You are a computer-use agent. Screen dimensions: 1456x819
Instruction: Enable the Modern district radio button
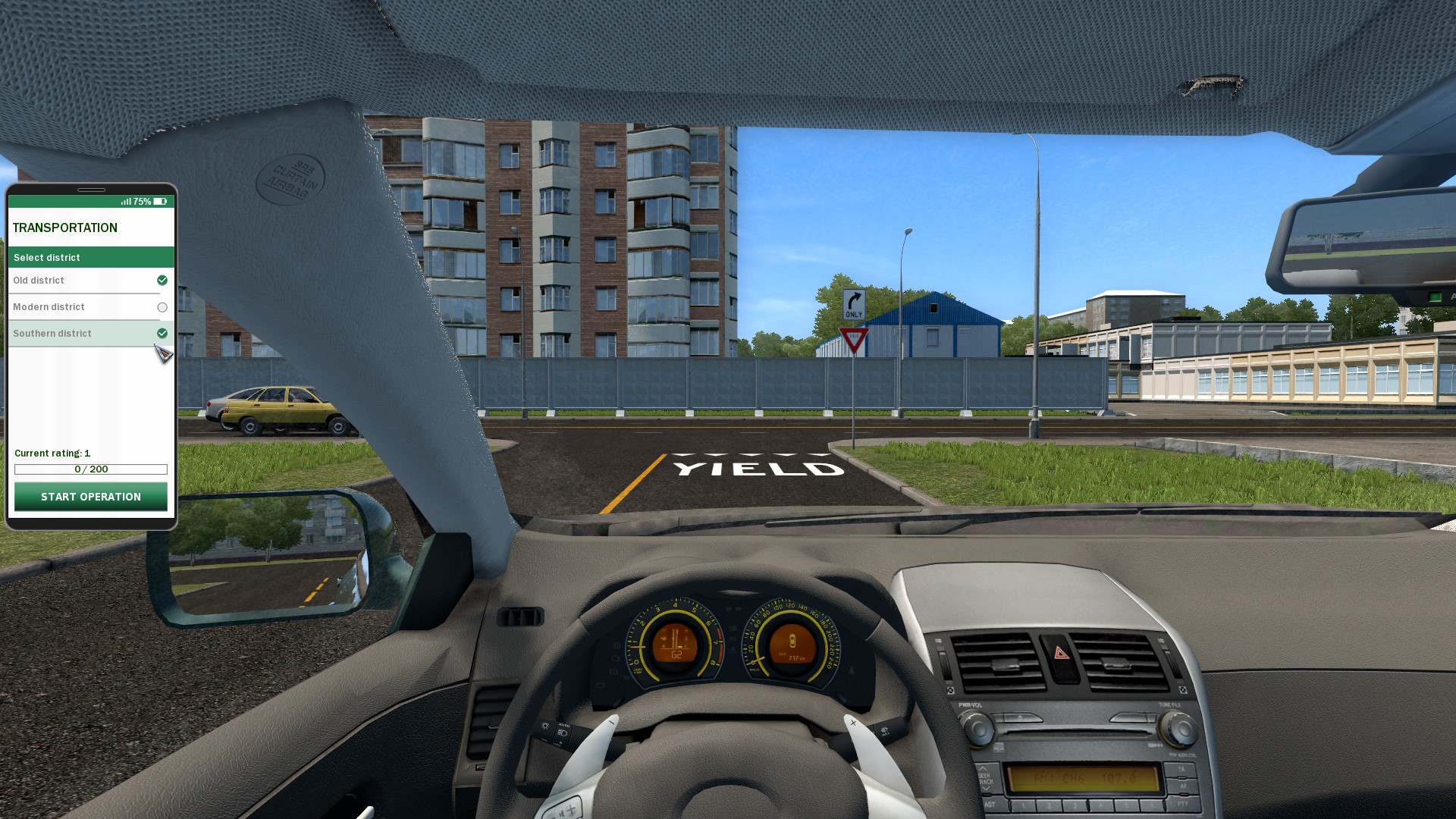(162, 307)
